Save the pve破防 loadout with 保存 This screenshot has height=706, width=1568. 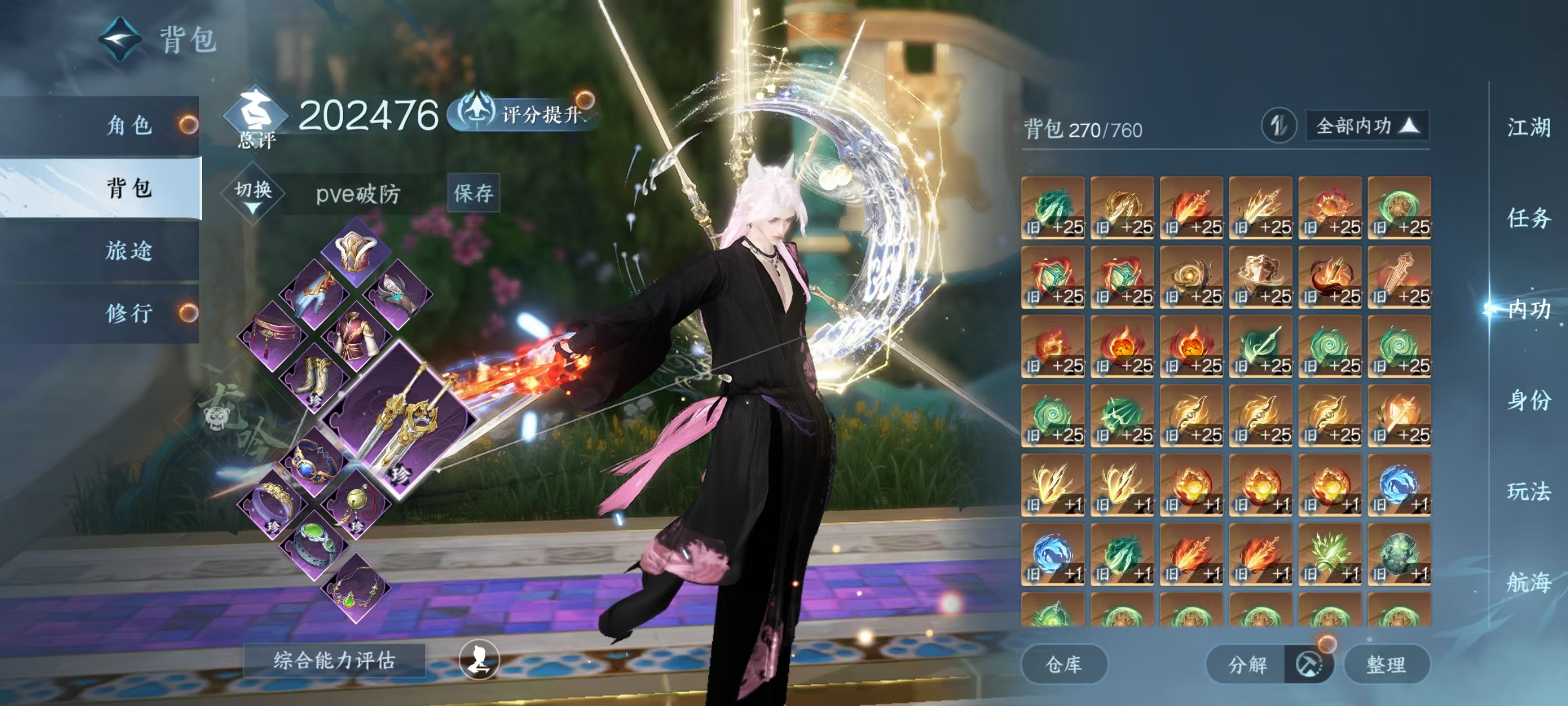pyautogui.click(x=473, y=193)
